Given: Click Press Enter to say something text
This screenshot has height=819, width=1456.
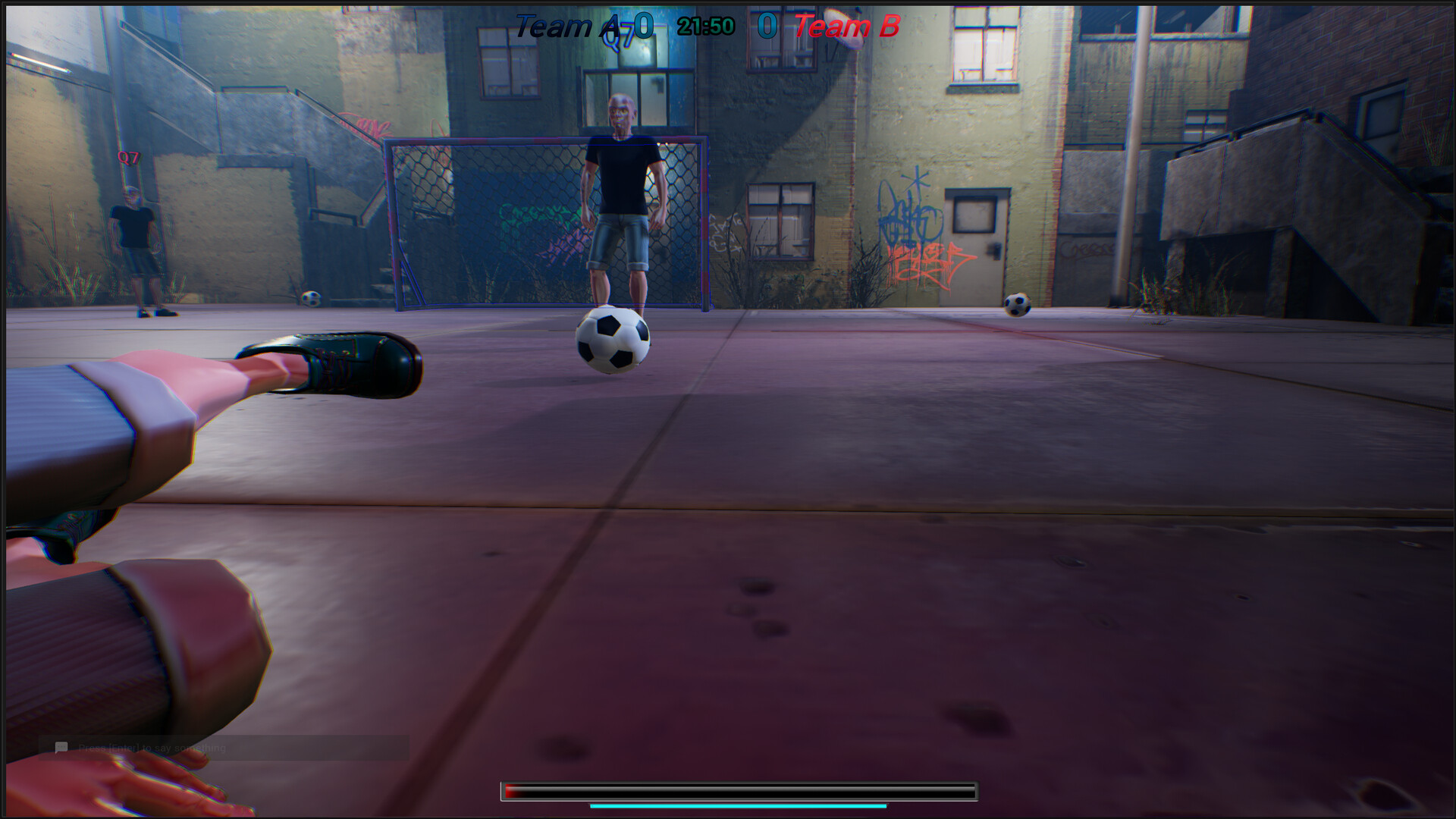Looking at the screenshot, I should click(x=152, y=747).
